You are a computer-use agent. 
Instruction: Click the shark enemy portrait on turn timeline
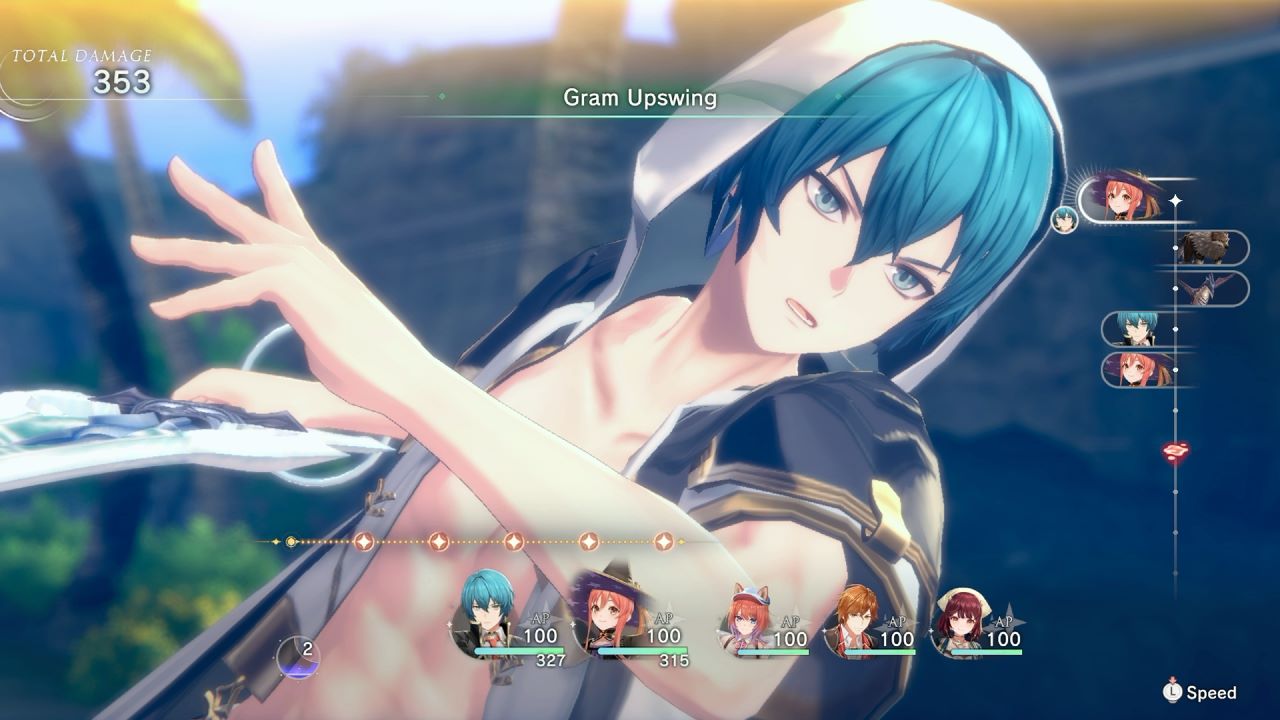coord(1208,288)
